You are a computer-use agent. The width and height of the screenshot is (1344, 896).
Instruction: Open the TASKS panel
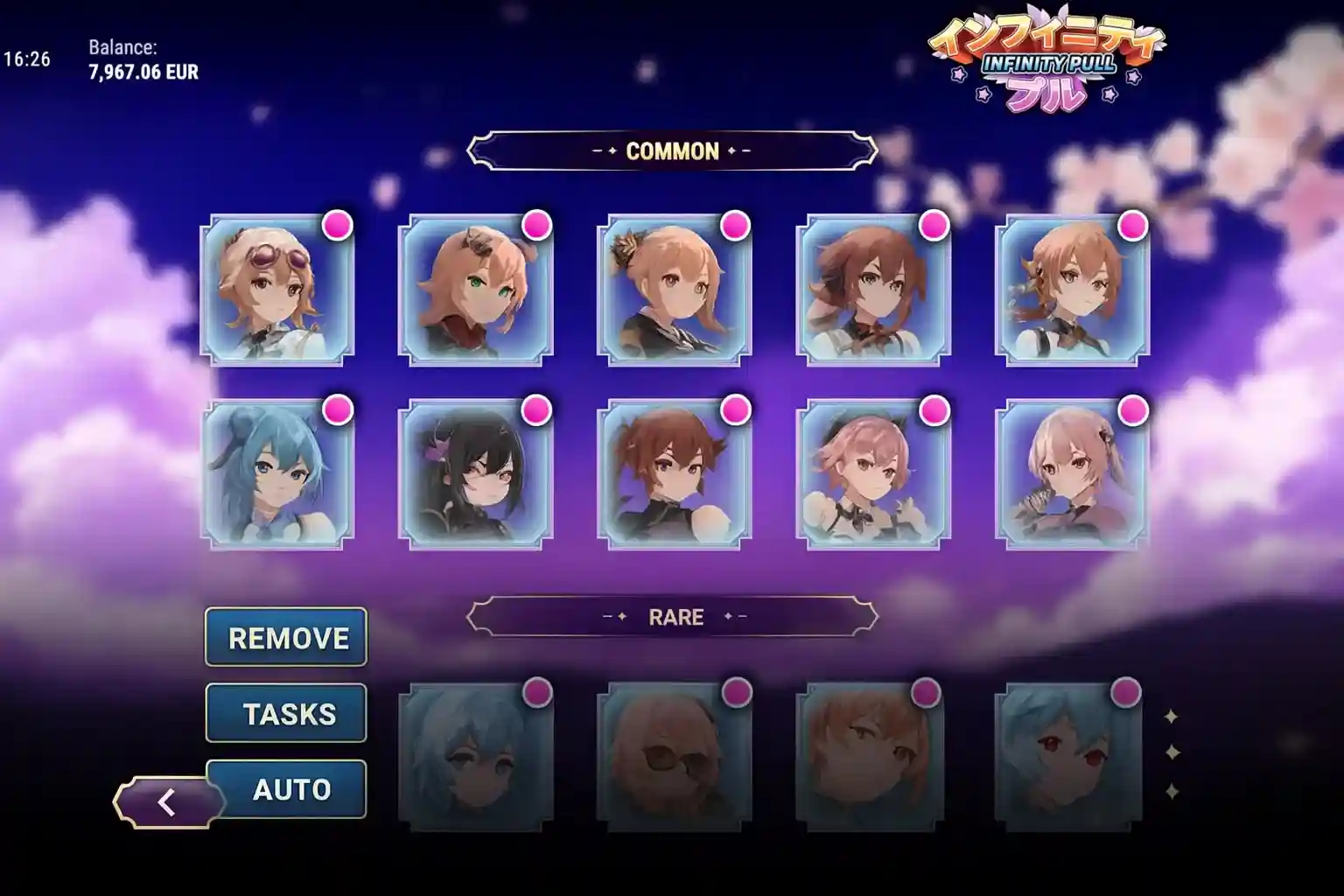pyautogui.click(x=286, y=713)
